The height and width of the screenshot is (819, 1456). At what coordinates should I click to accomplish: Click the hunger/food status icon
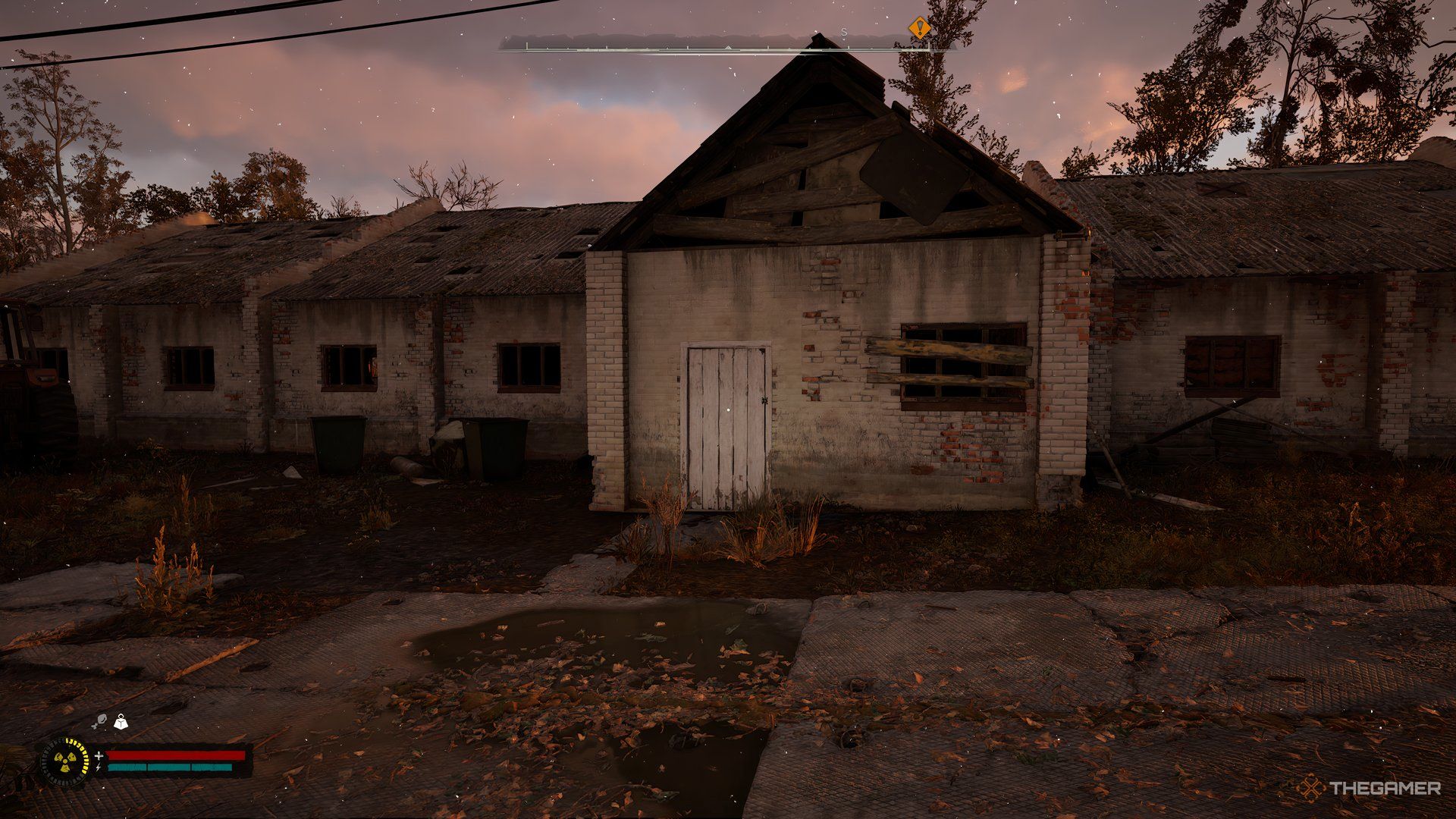[101, 720]
